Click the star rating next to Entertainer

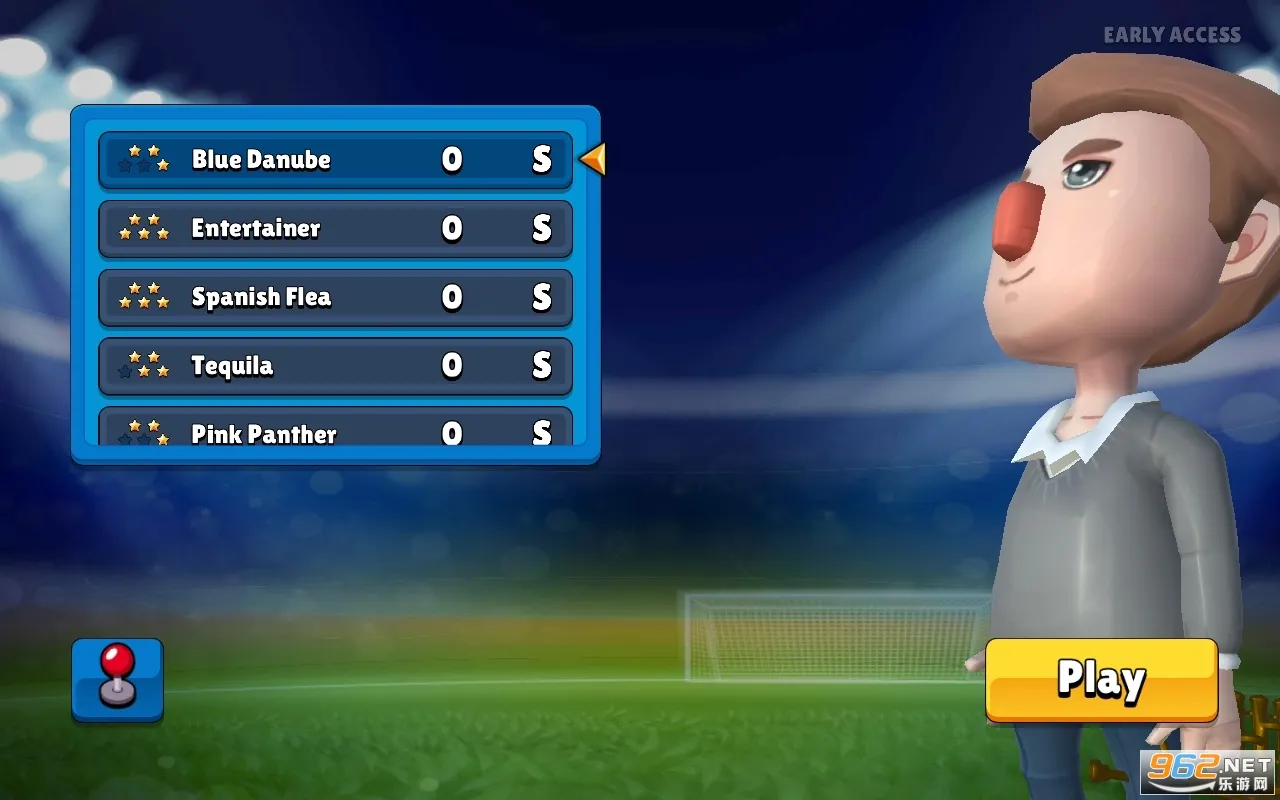pyautogui.click(x=143, y=228)
